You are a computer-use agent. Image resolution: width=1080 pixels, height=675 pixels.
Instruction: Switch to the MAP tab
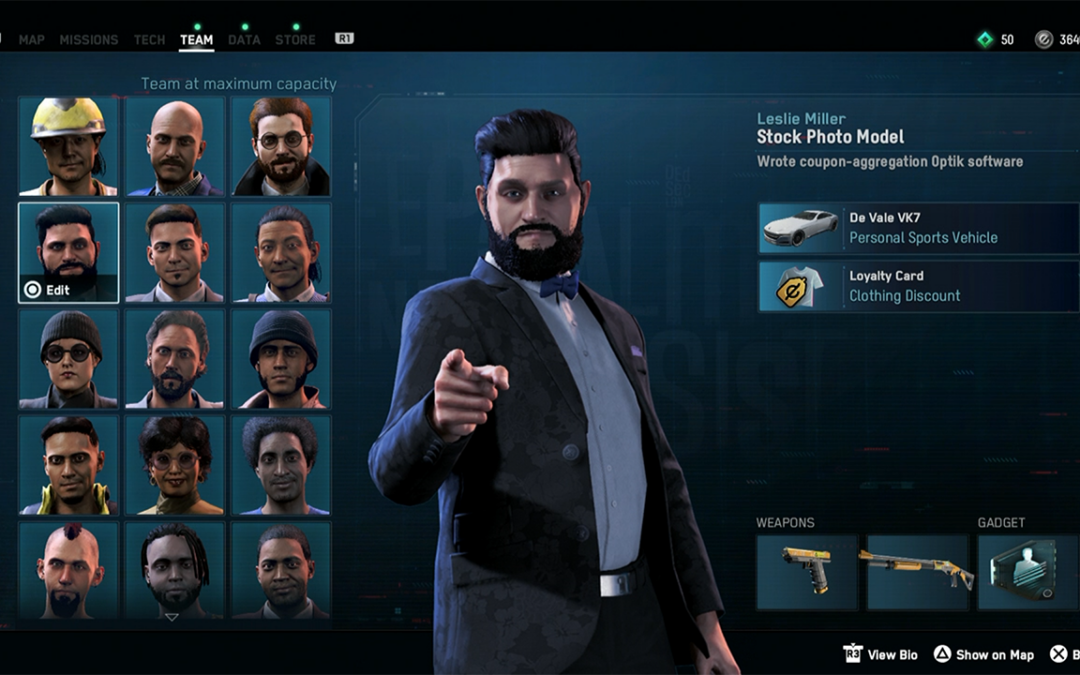(31, 40)
